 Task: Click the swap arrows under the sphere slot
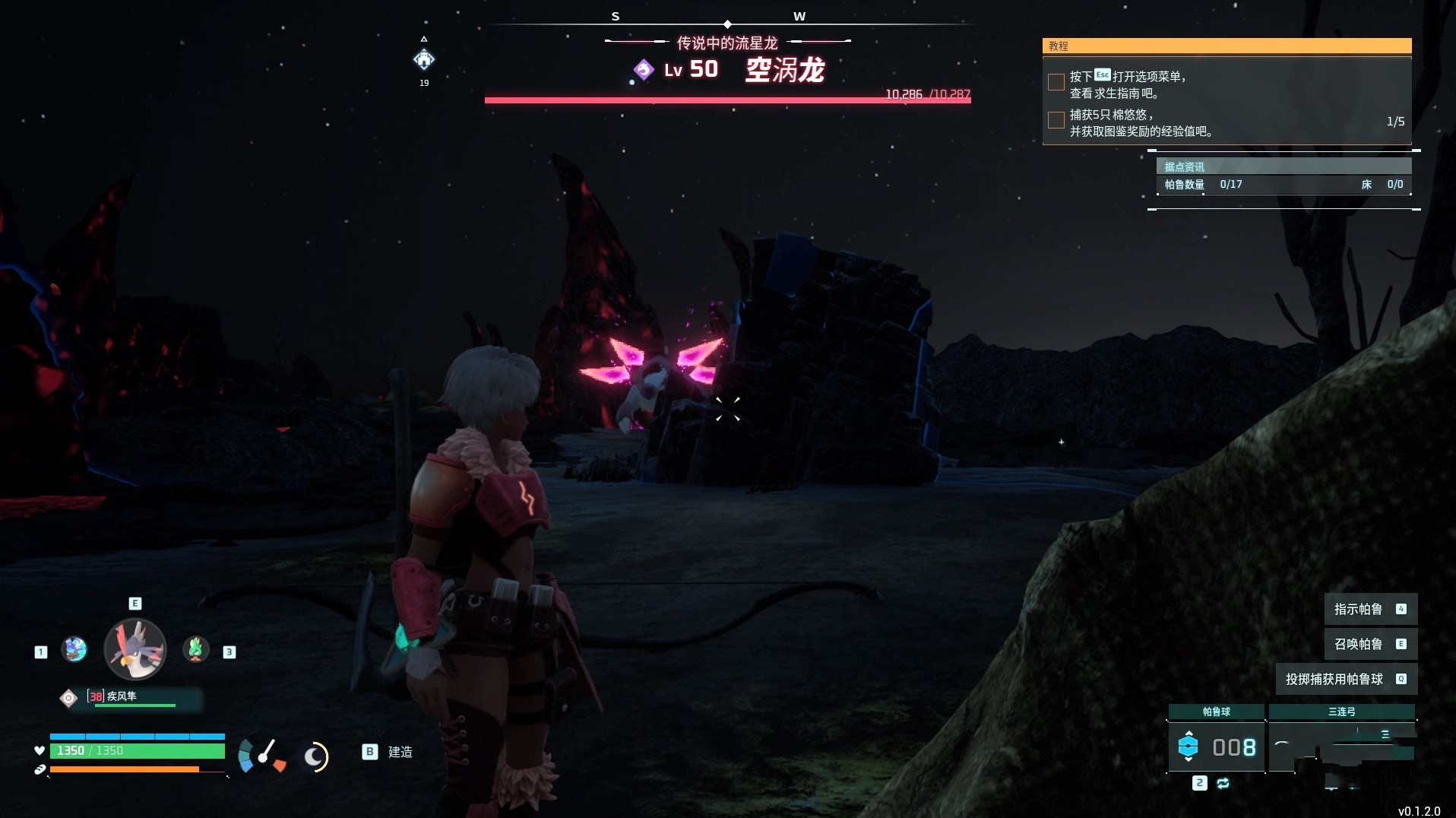tap(1223, 783)
